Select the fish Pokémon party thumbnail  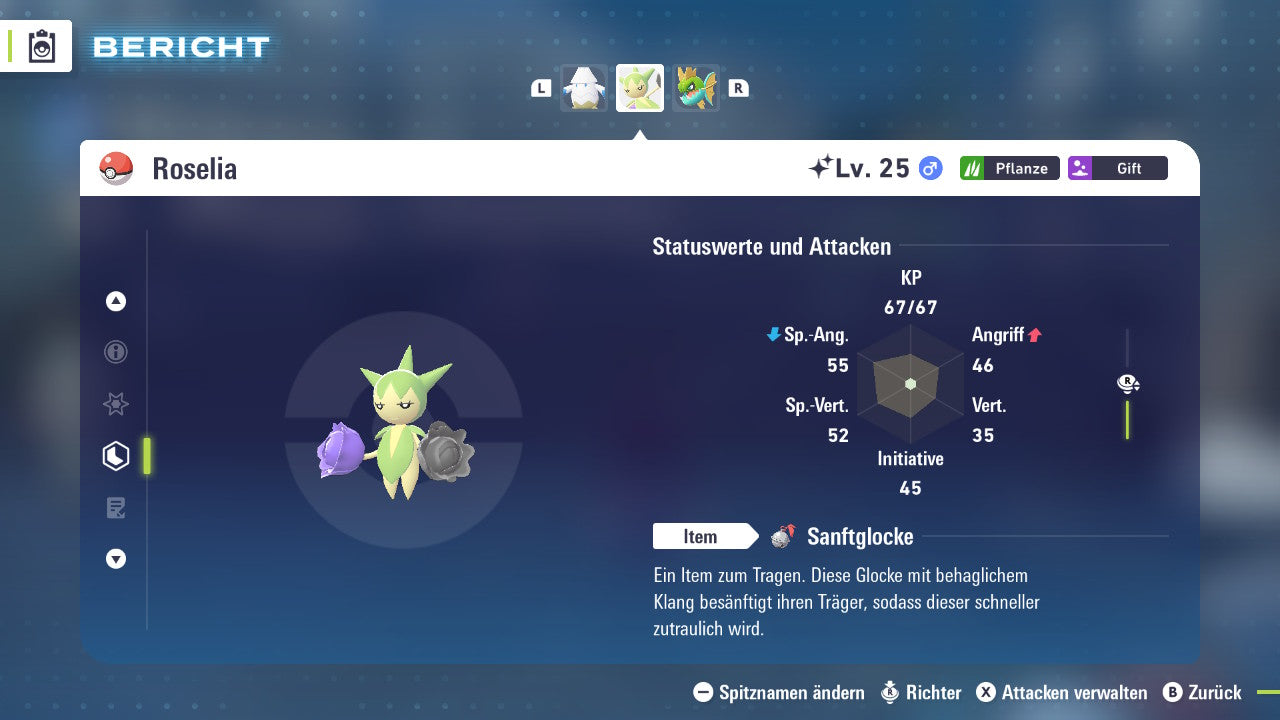coord(695,88)
